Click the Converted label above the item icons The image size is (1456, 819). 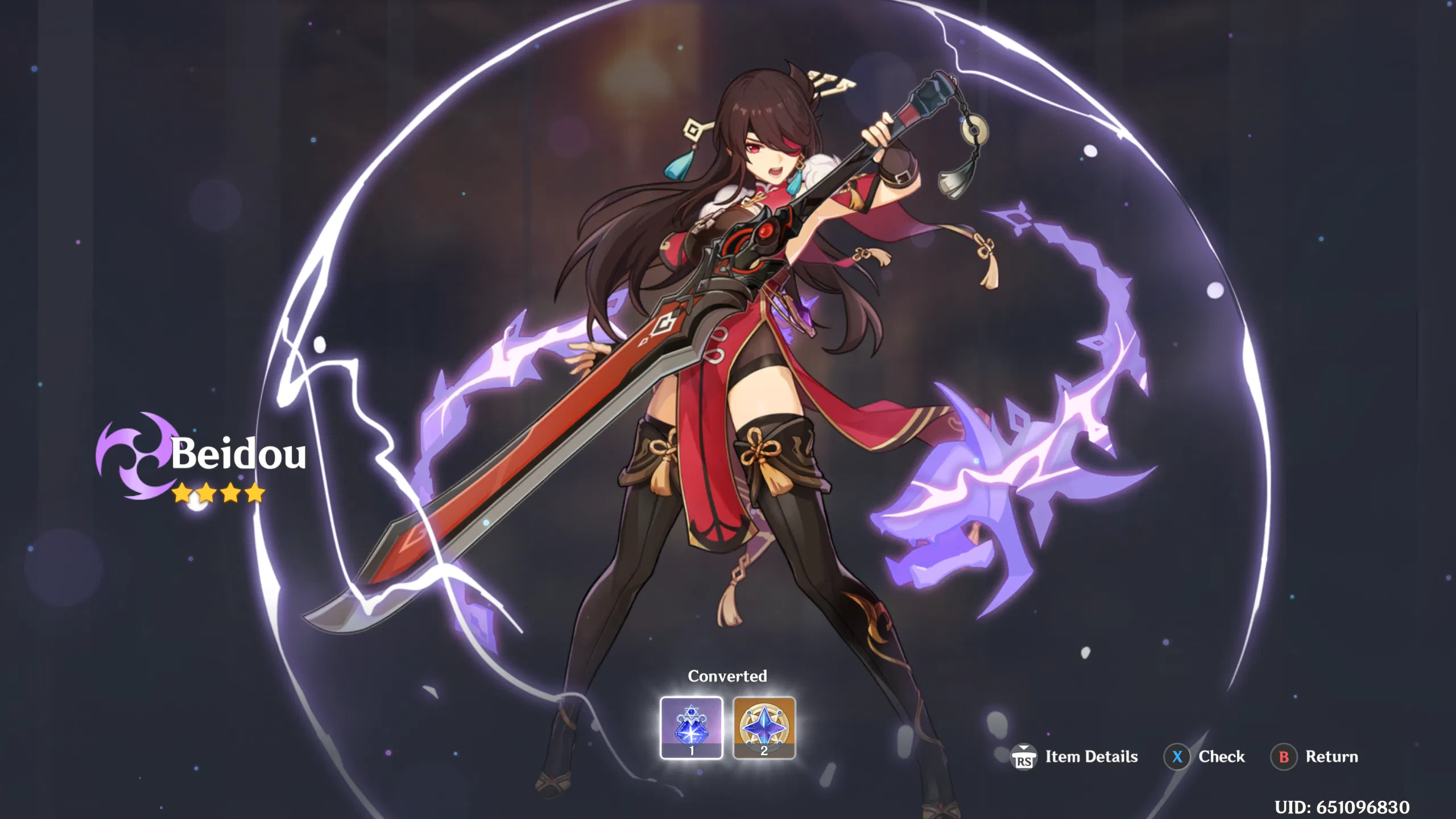point(727,676)
